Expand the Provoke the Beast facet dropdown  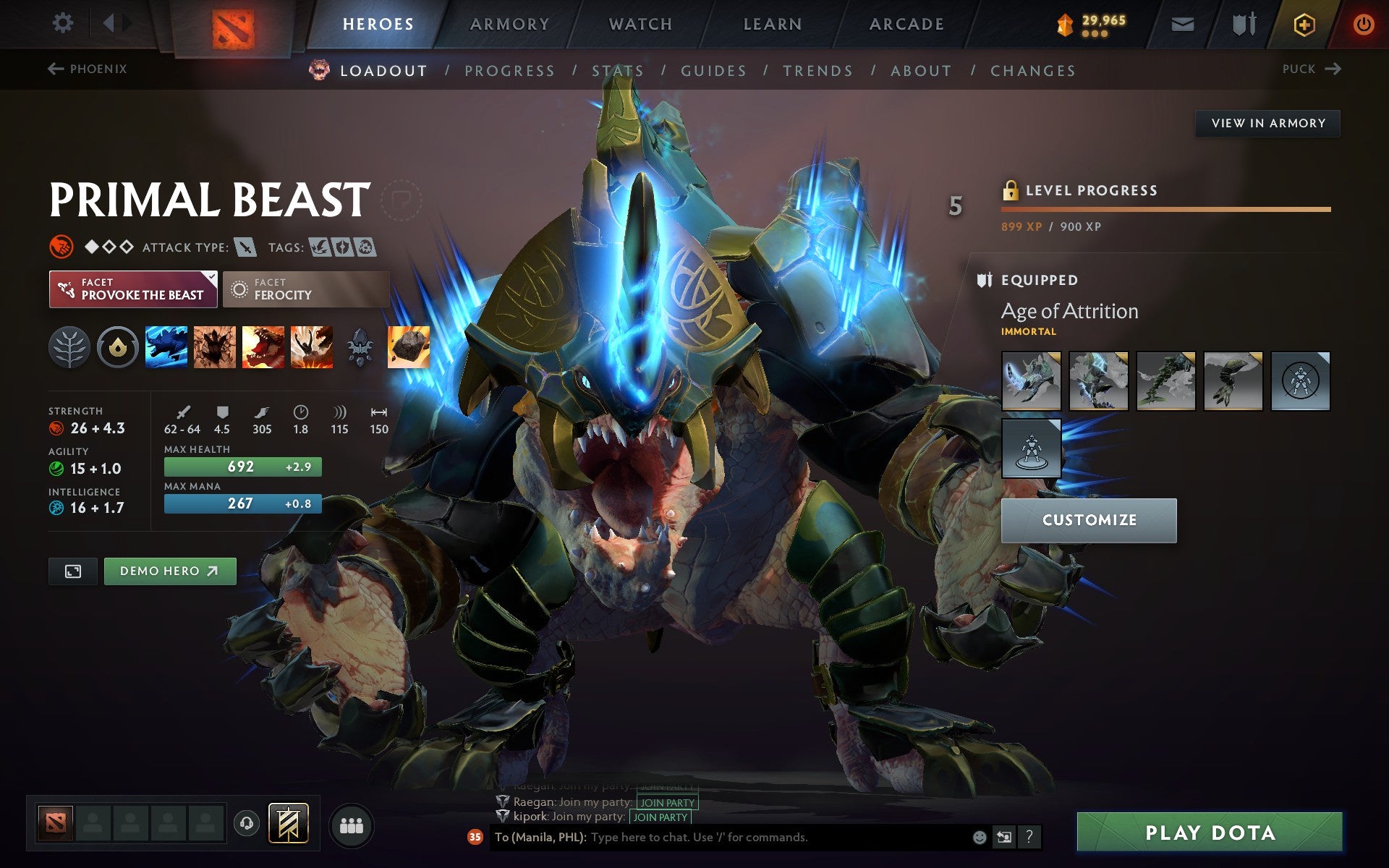coord(211,276)
